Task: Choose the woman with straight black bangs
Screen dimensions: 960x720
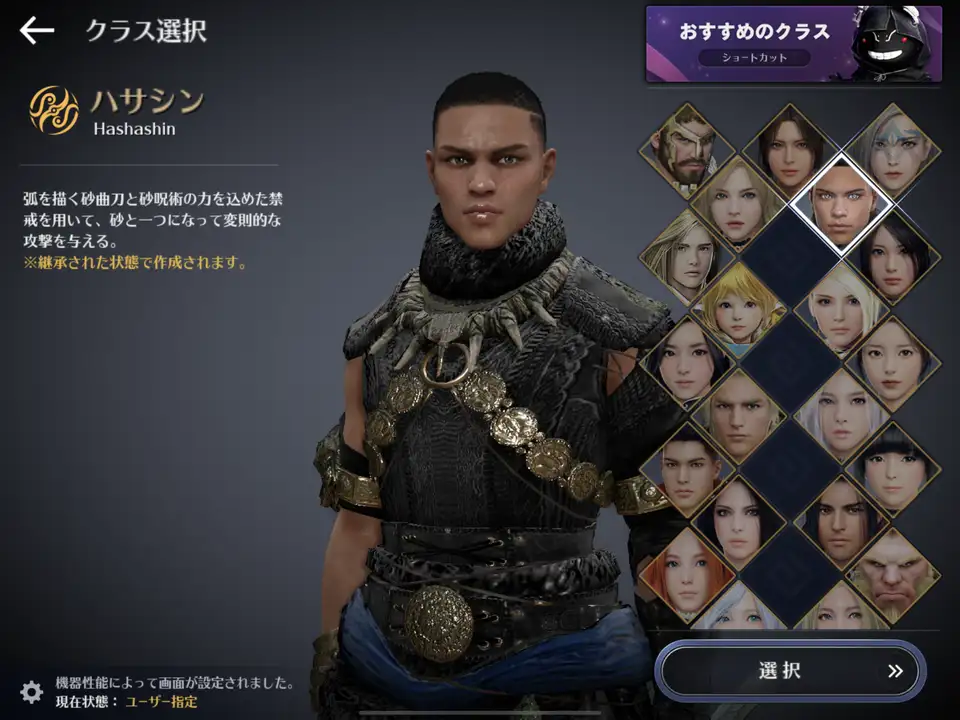Action: point(892,470)
